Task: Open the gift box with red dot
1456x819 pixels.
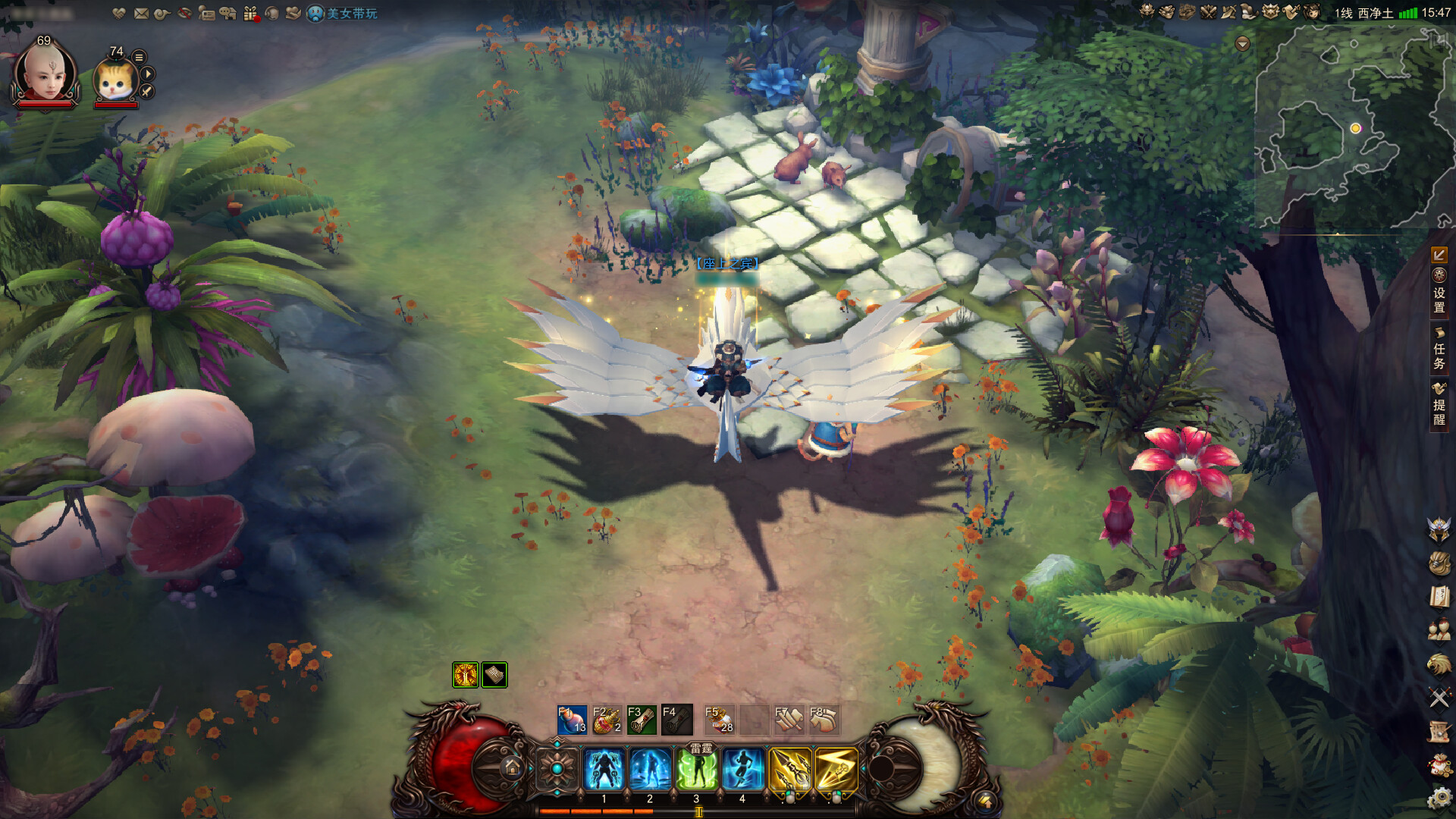Action: 251,14
